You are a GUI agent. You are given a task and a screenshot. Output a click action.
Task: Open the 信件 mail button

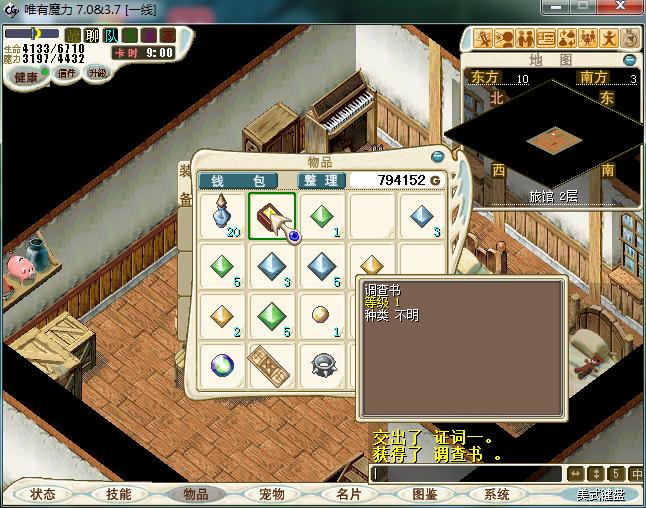pyautogui.click(x=67, y=74)
